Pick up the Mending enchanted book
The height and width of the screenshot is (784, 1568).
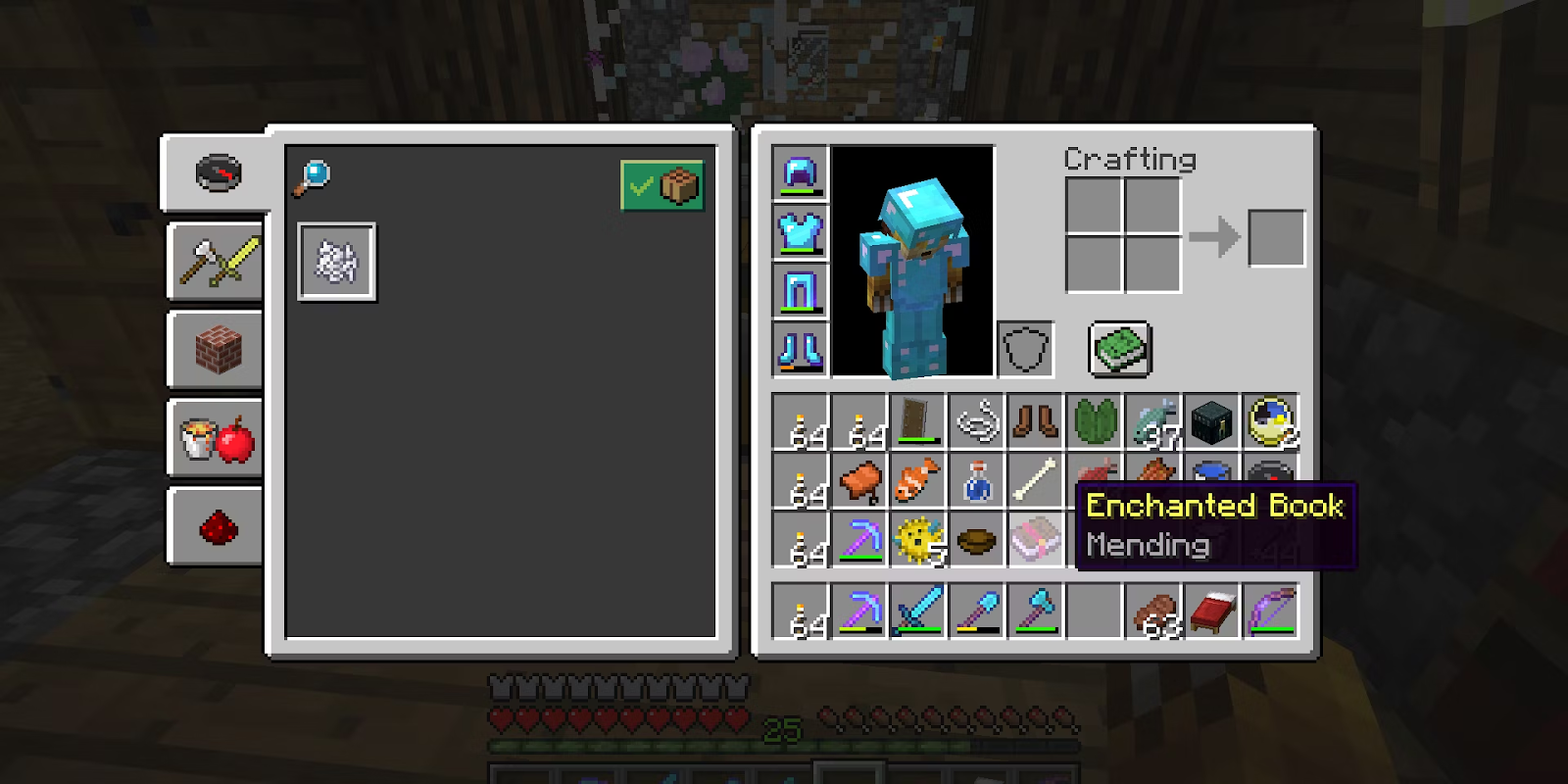click(x=1035, y=540)
